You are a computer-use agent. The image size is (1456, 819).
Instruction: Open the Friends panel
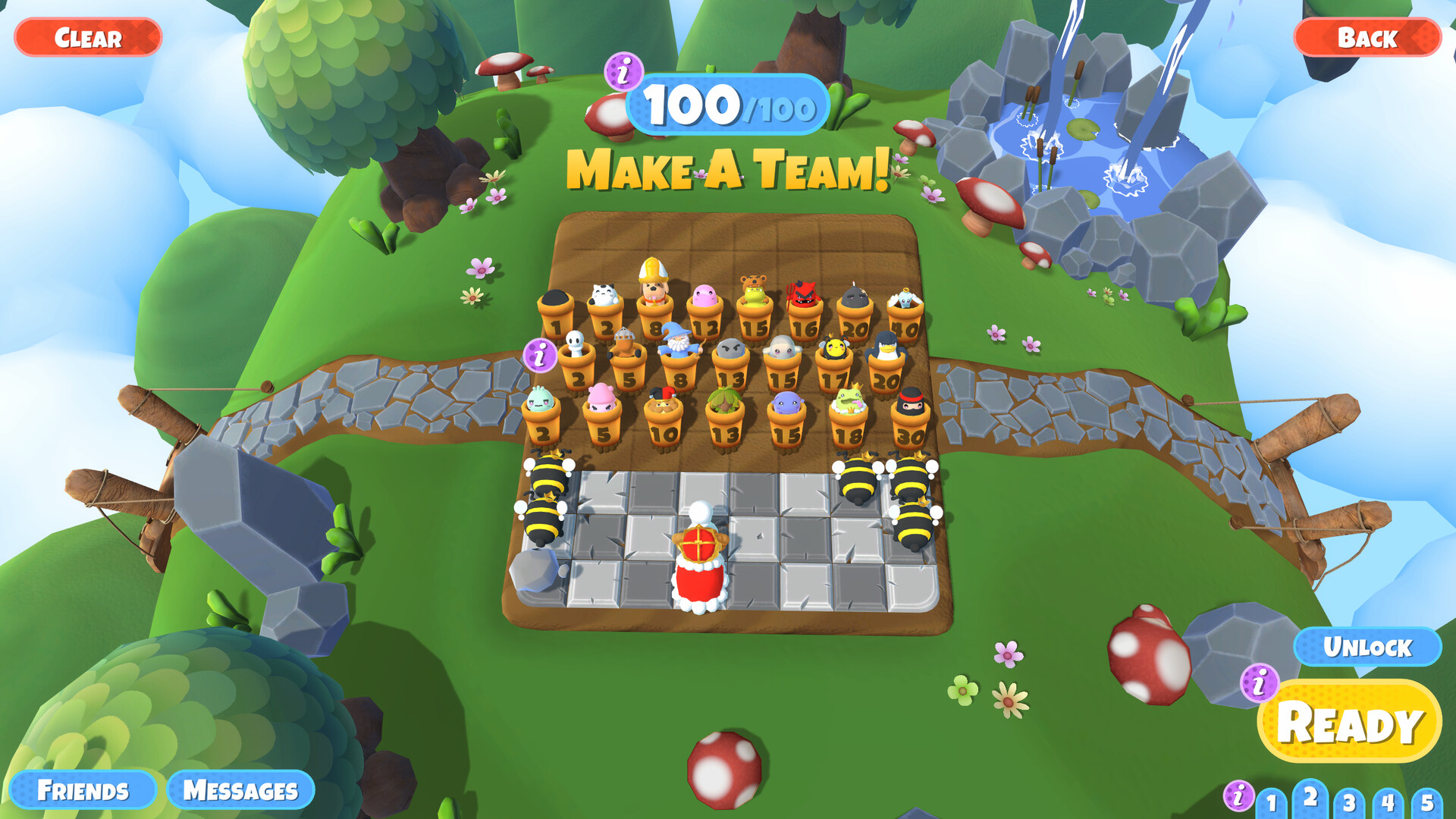click(x=85, y=789)
